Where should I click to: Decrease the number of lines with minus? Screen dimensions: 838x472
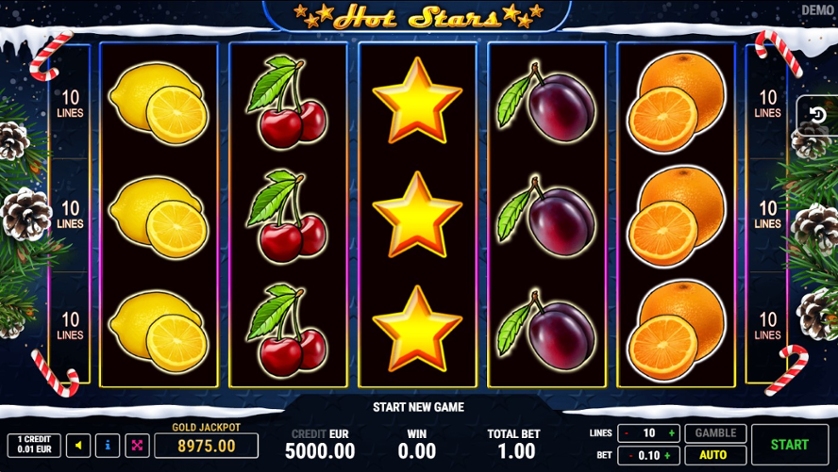coord(625,433)
